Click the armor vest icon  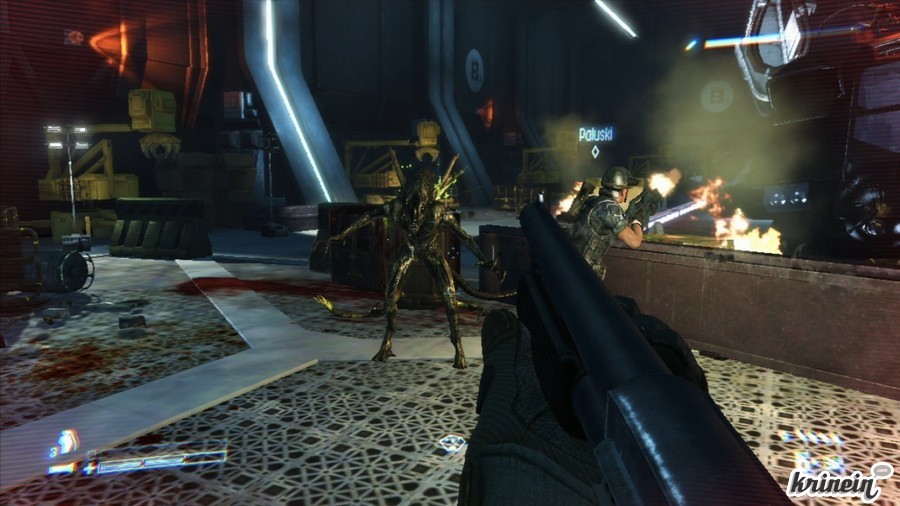pos(67,442)
